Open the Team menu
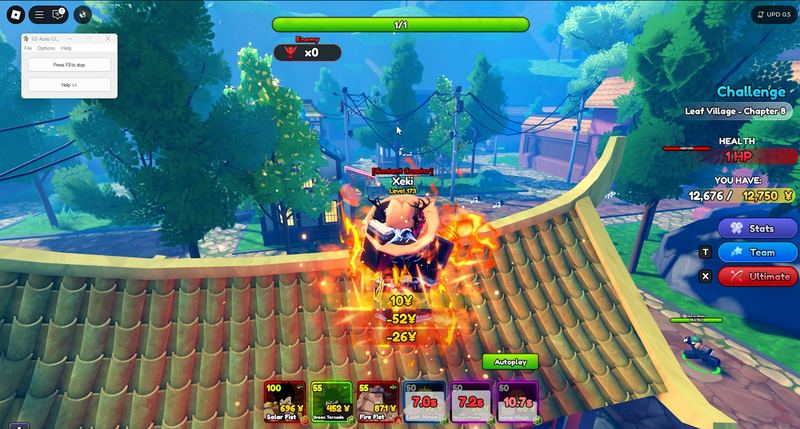Screen dimensions: 800x429 point(757,253)
